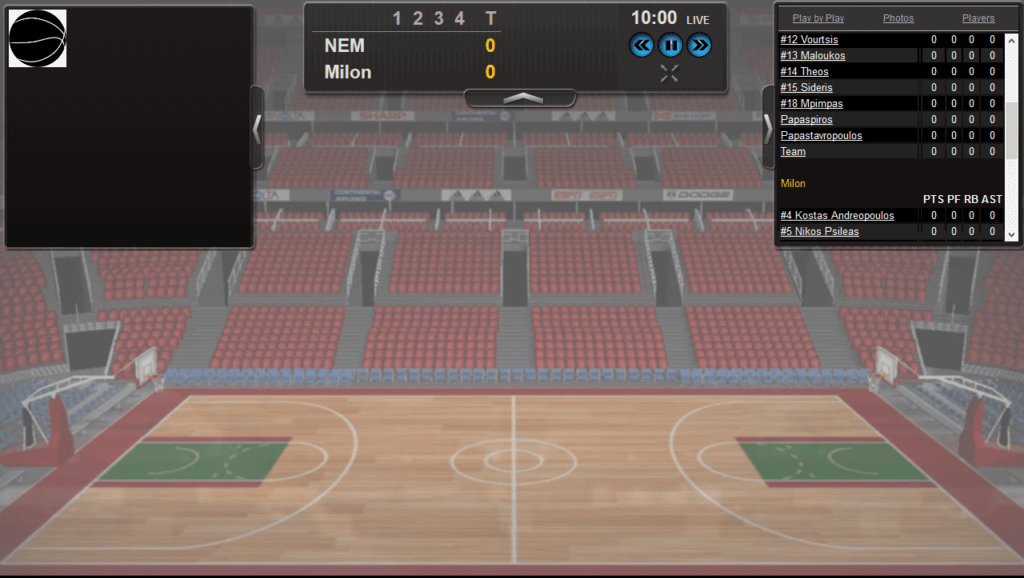Select player #12 Vourtsis
The width and height of the screenshot is (1024, 578).
[809, 40]
